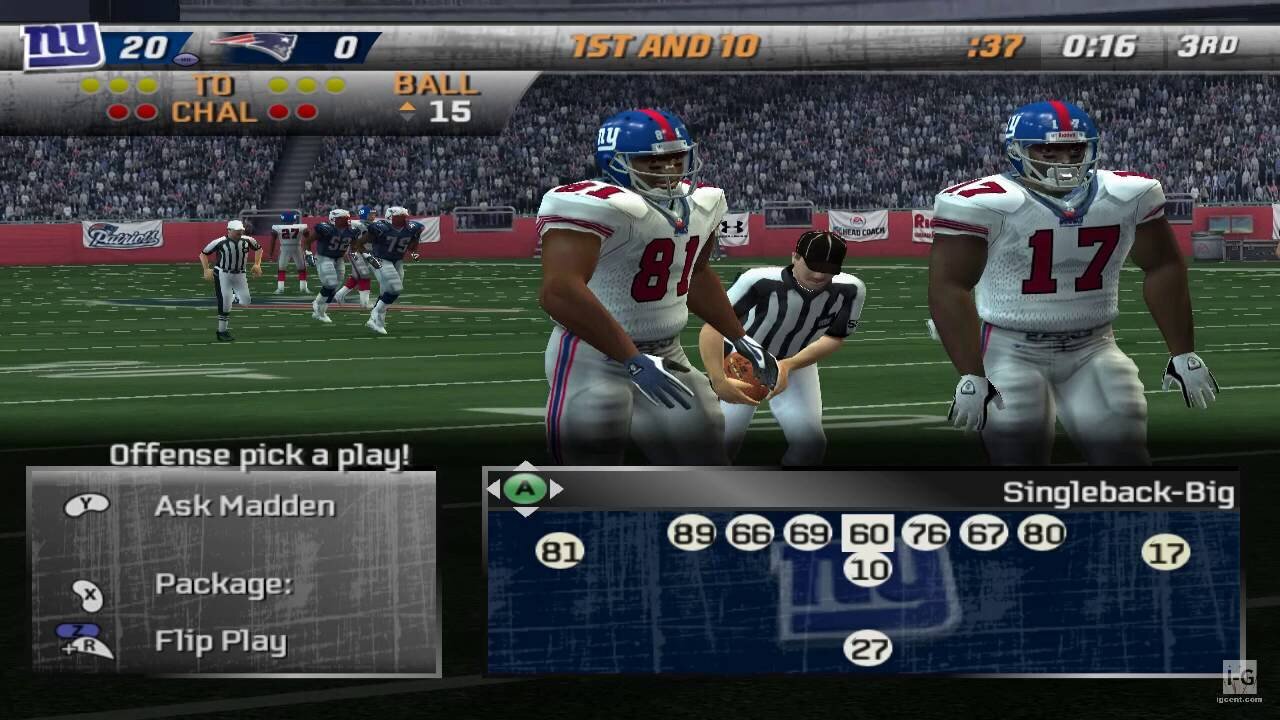Viewport: 1280px width, 720px height.
Task: Choose tight end marker 80
Action: click(1042, 533)
